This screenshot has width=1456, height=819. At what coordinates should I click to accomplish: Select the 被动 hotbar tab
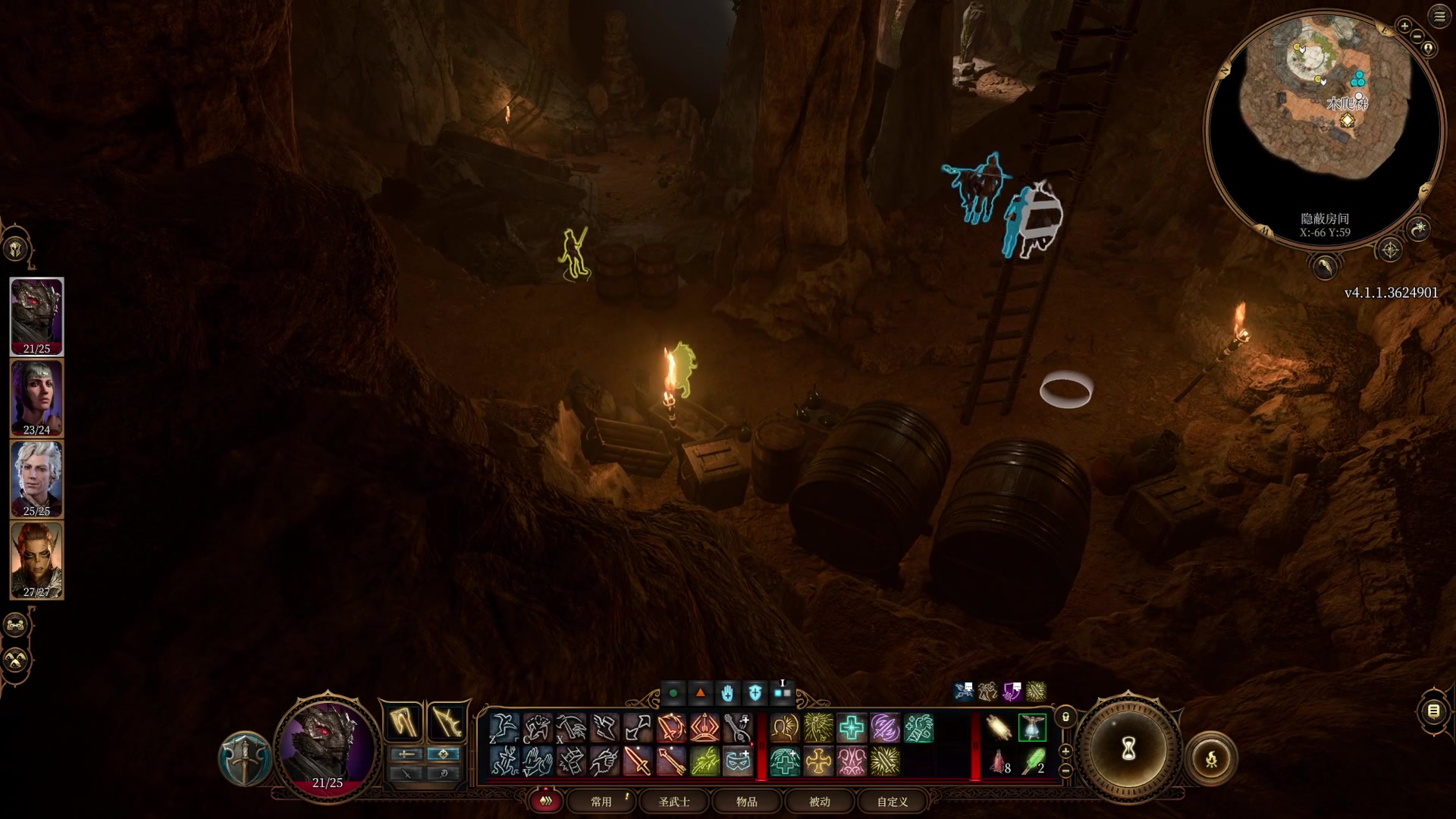[820, 802]
